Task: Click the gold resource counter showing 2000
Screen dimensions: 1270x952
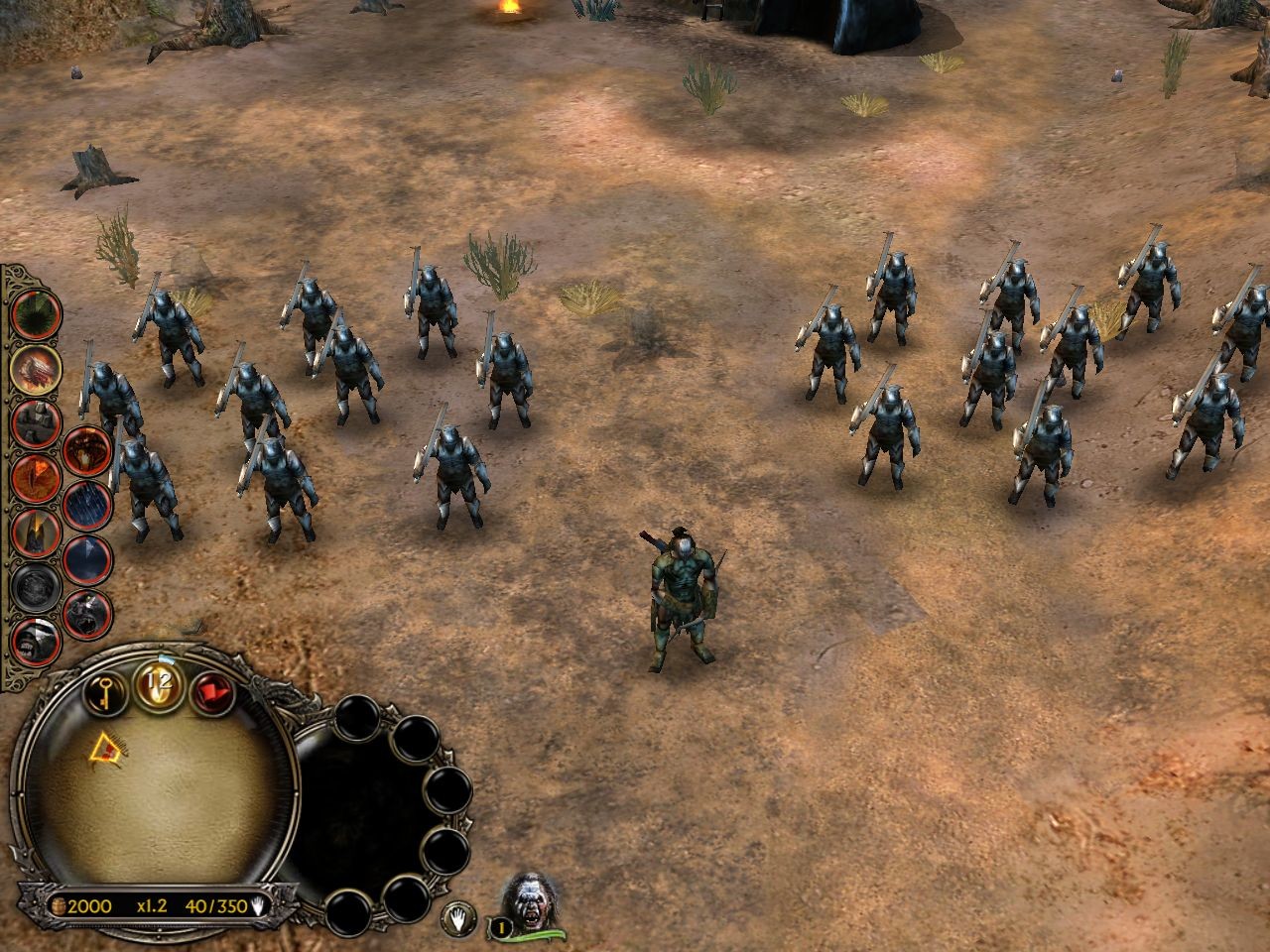Action: pyautogui.click(x=91, y=904)
